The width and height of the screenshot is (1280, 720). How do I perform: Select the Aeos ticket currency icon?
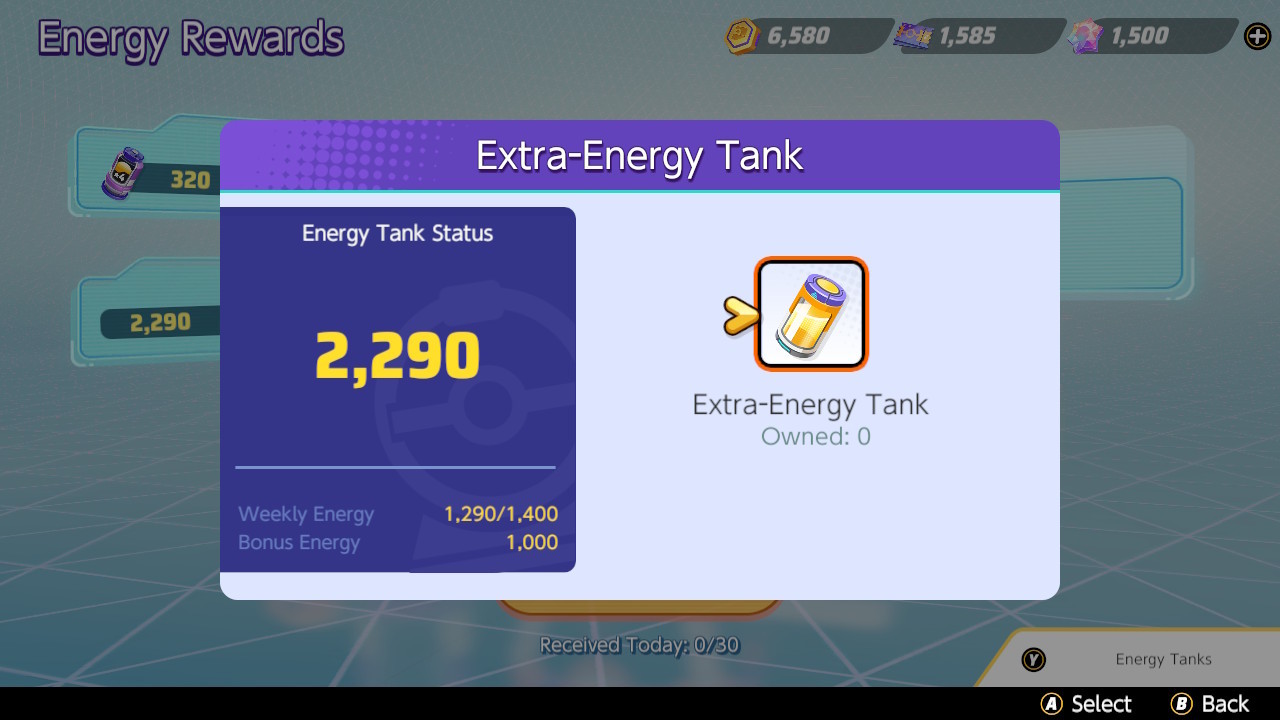(911, 36)
